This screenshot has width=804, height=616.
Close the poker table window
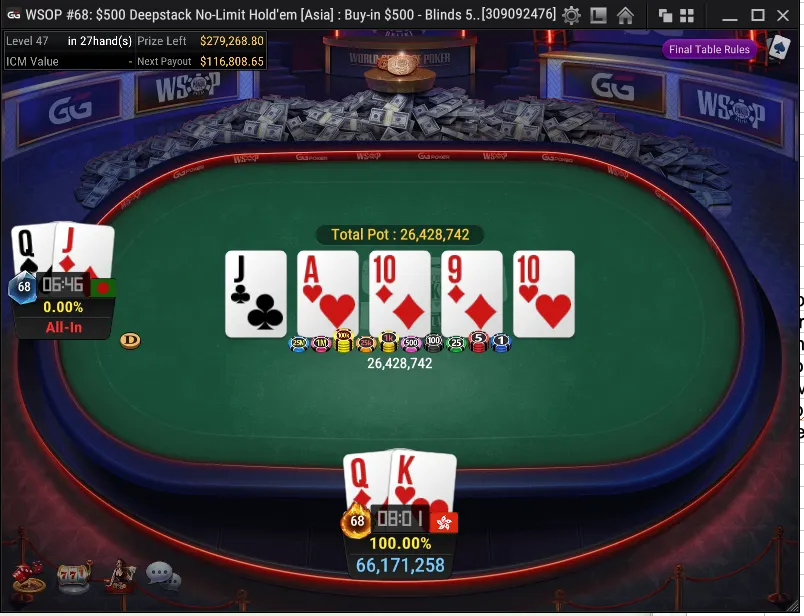click(x=785, y=15)
